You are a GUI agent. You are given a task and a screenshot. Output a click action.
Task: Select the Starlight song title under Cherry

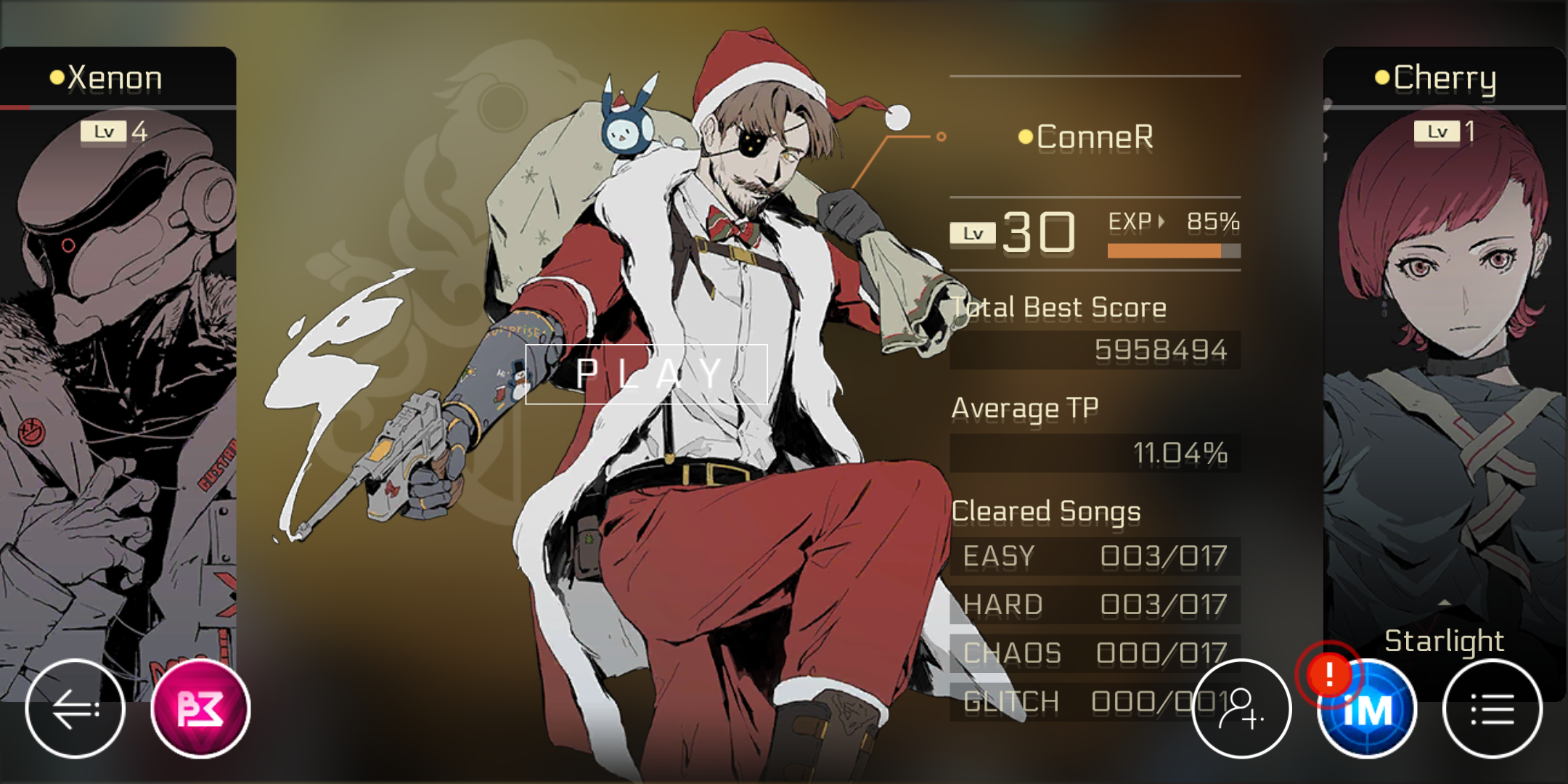tap(1444, 640)
